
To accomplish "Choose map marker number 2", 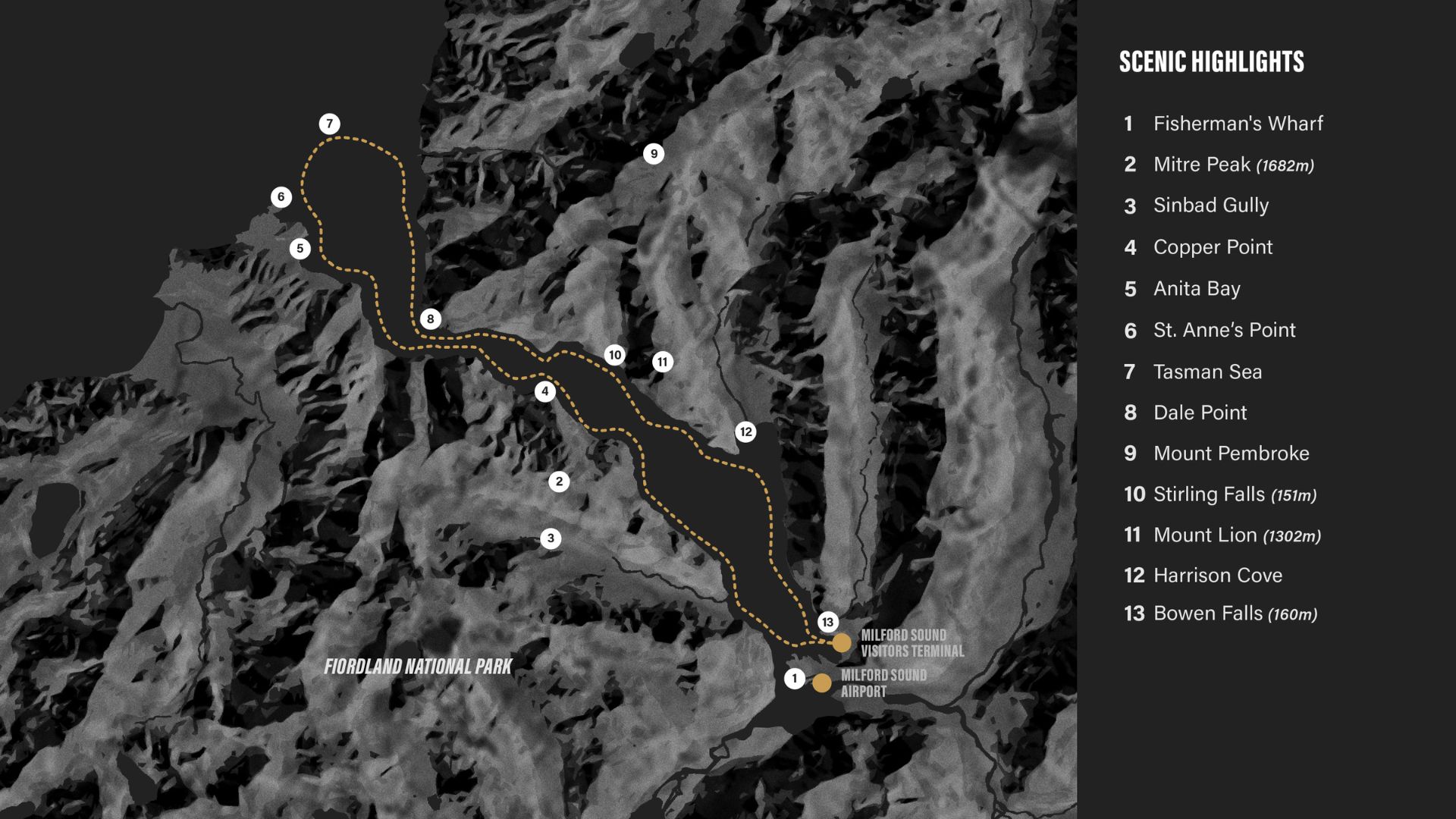I will [x=559, y=482].
